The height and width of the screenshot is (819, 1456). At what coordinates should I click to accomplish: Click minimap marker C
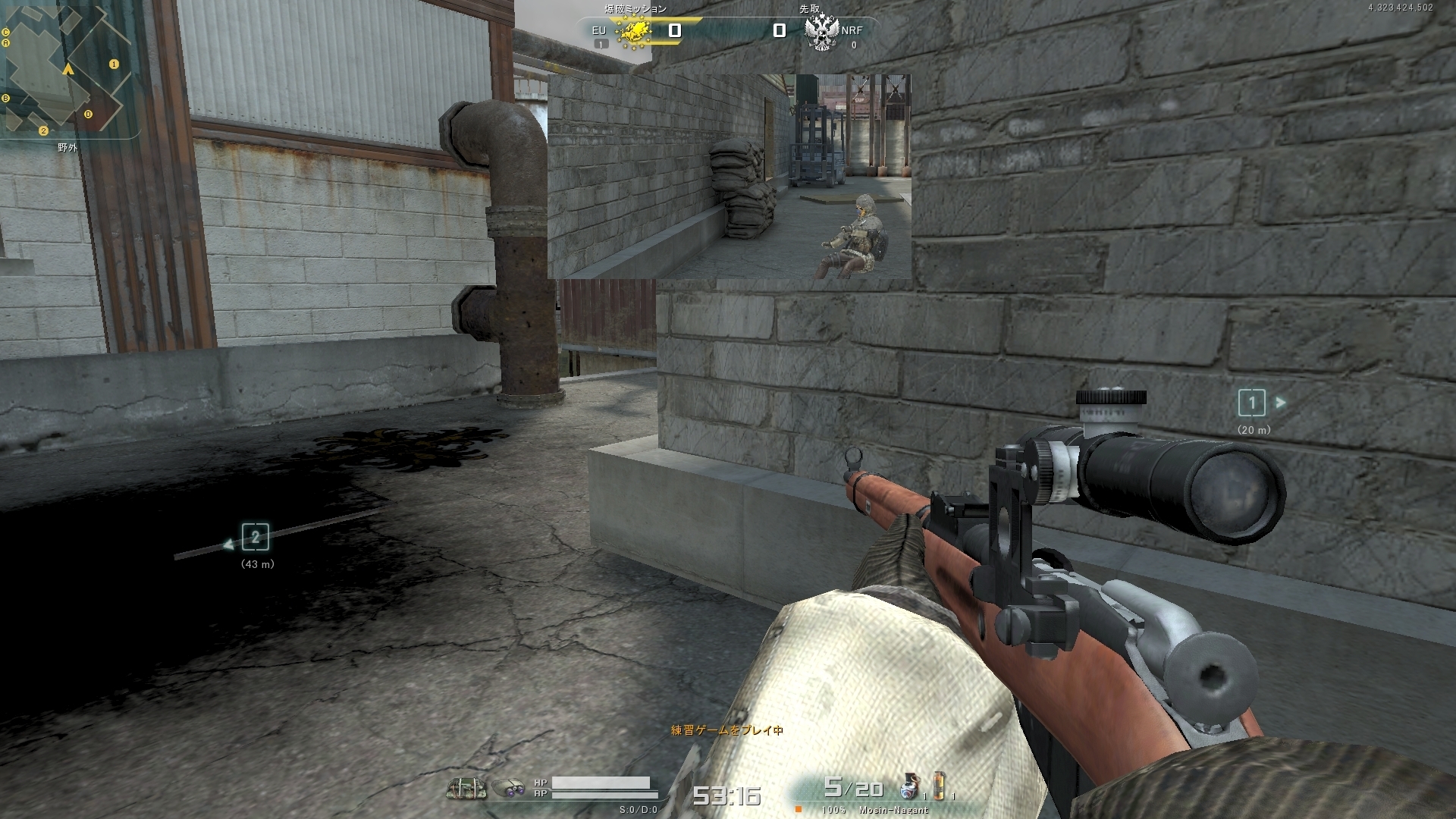point(6,33)
